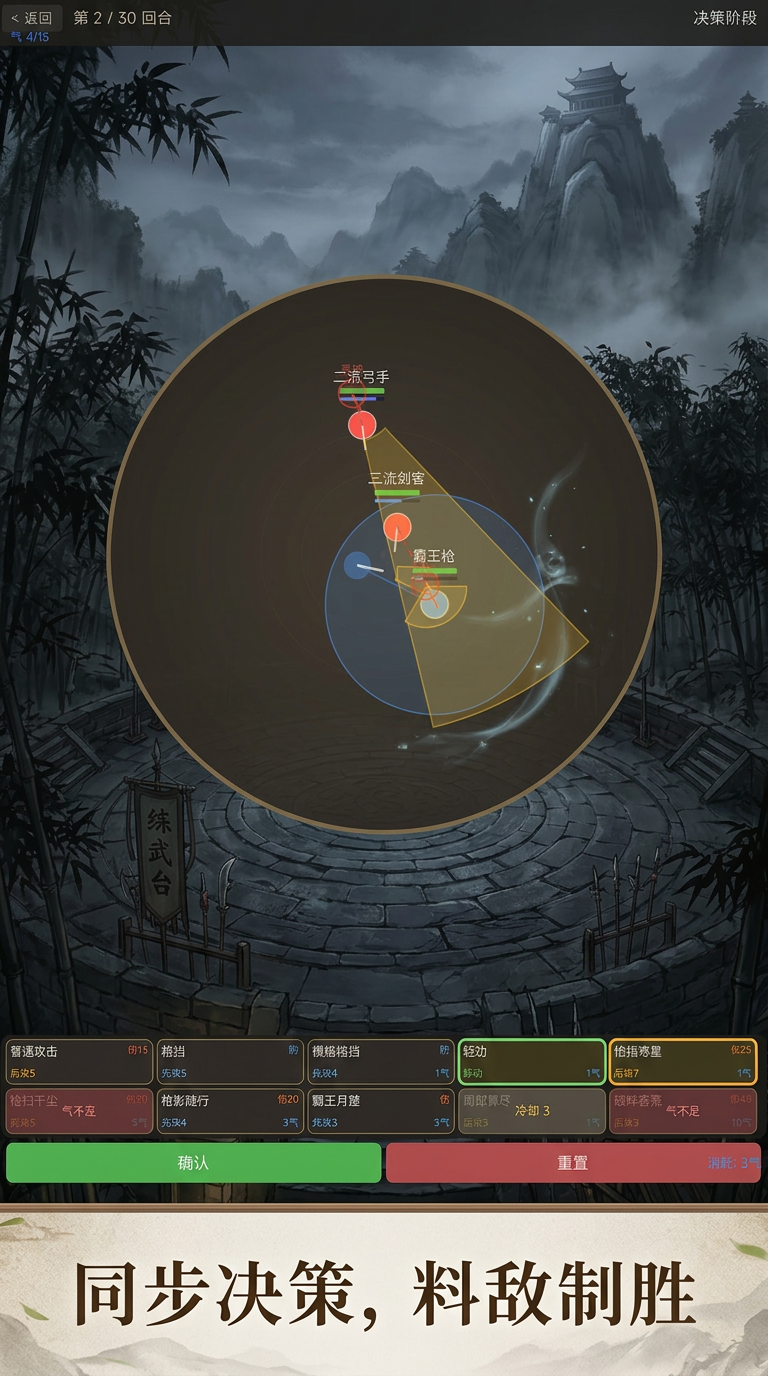
Task: Select the orange-bordered 枪指寒星 skill
Action: point(683,1062)
